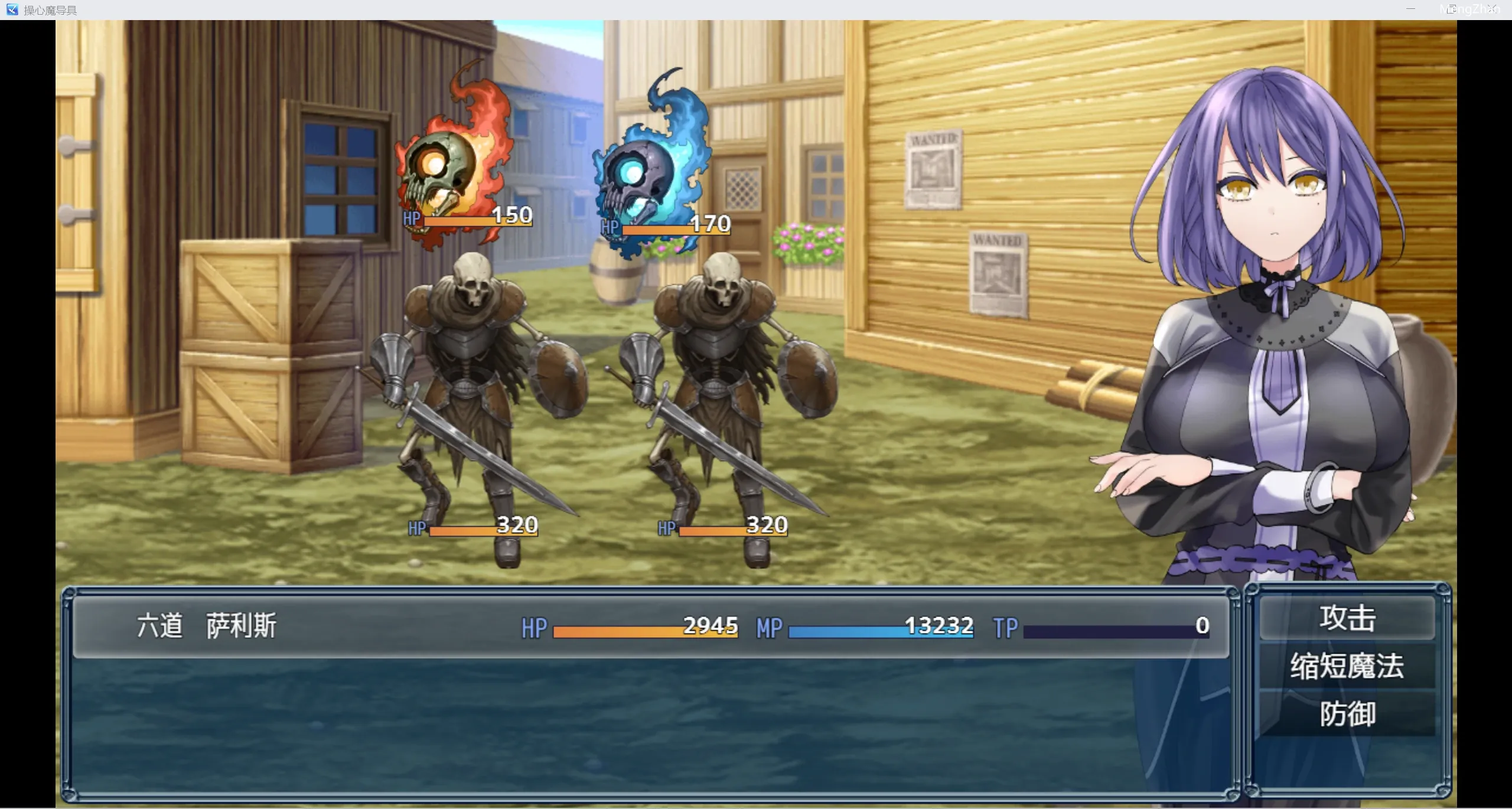Minimize the game window
1512x809 pixels.
coord(1410,9)
